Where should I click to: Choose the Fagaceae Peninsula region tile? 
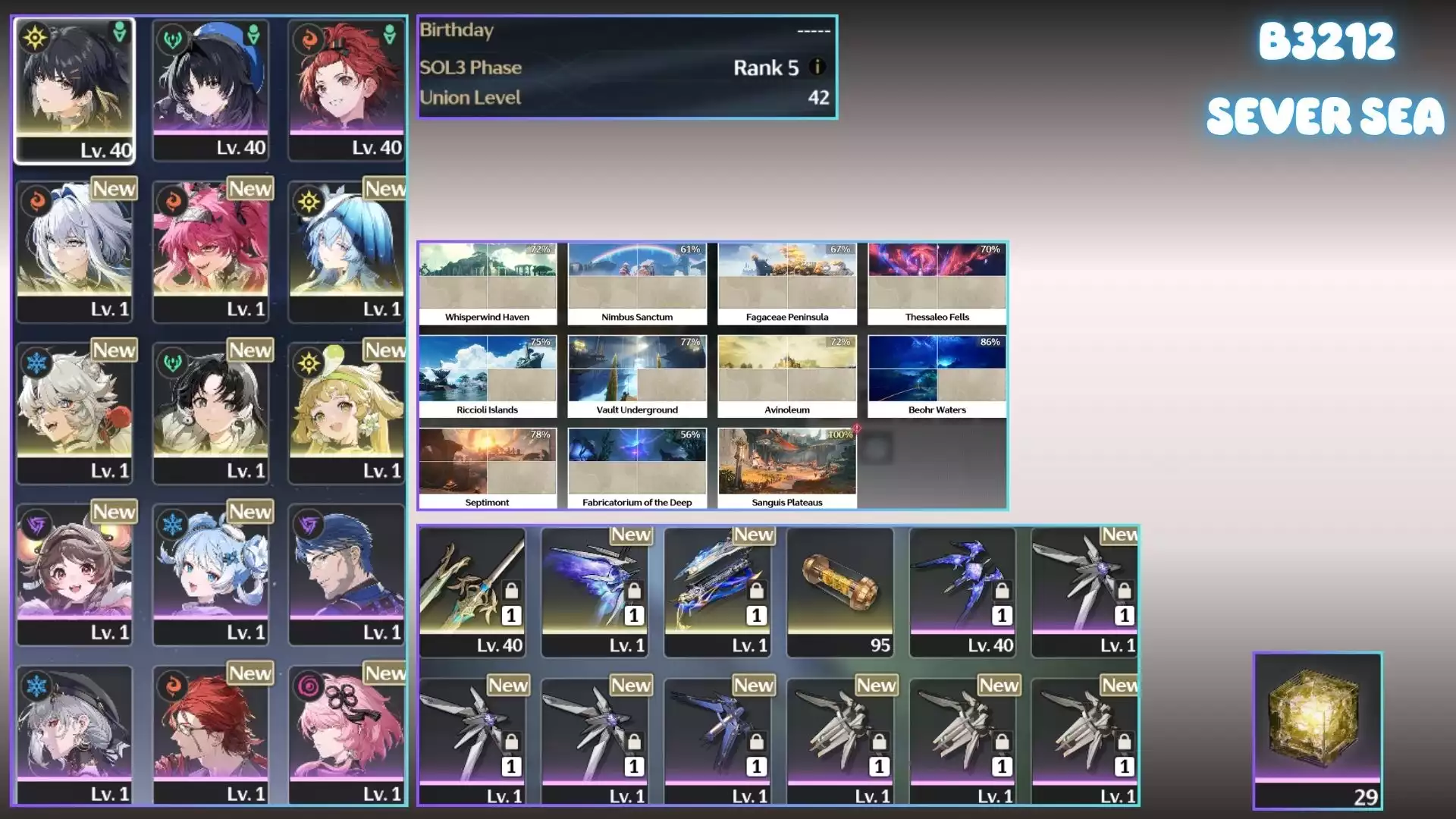pos(786,284)
